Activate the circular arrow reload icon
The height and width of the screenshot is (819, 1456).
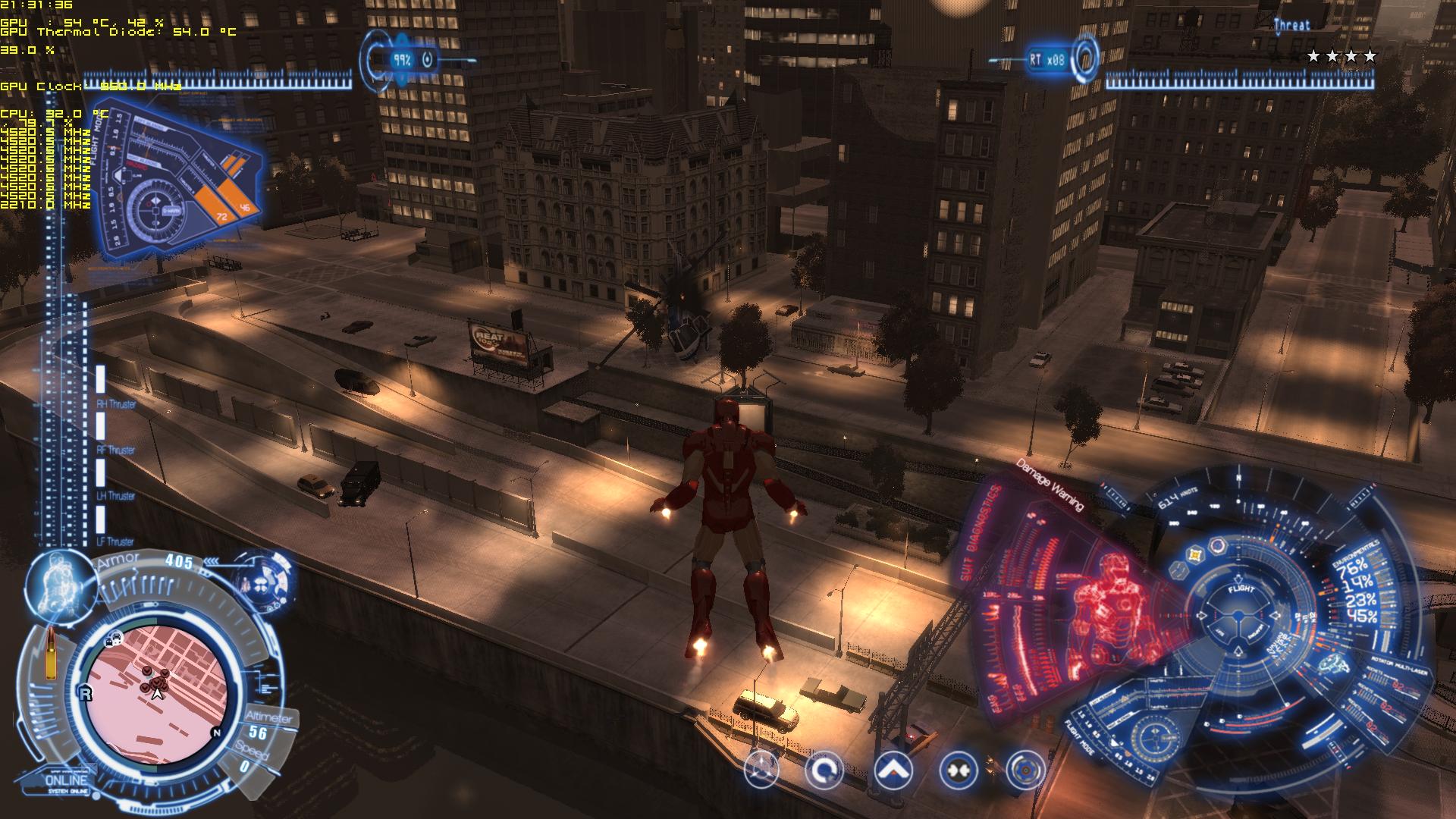(x=824, y=771)
